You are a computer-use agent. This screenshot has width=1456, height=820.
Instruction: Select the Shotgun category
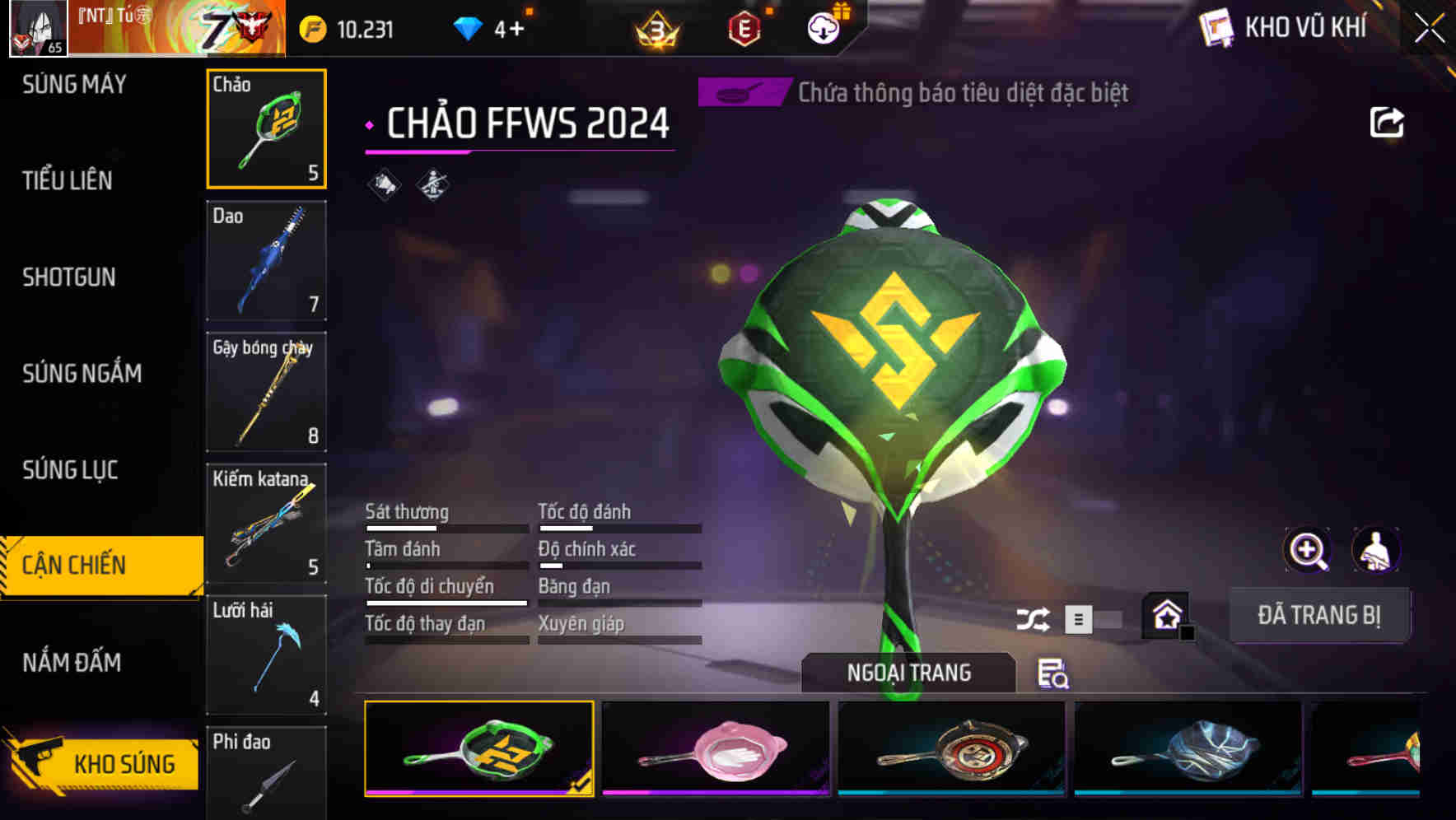click(x=66, y=277)
